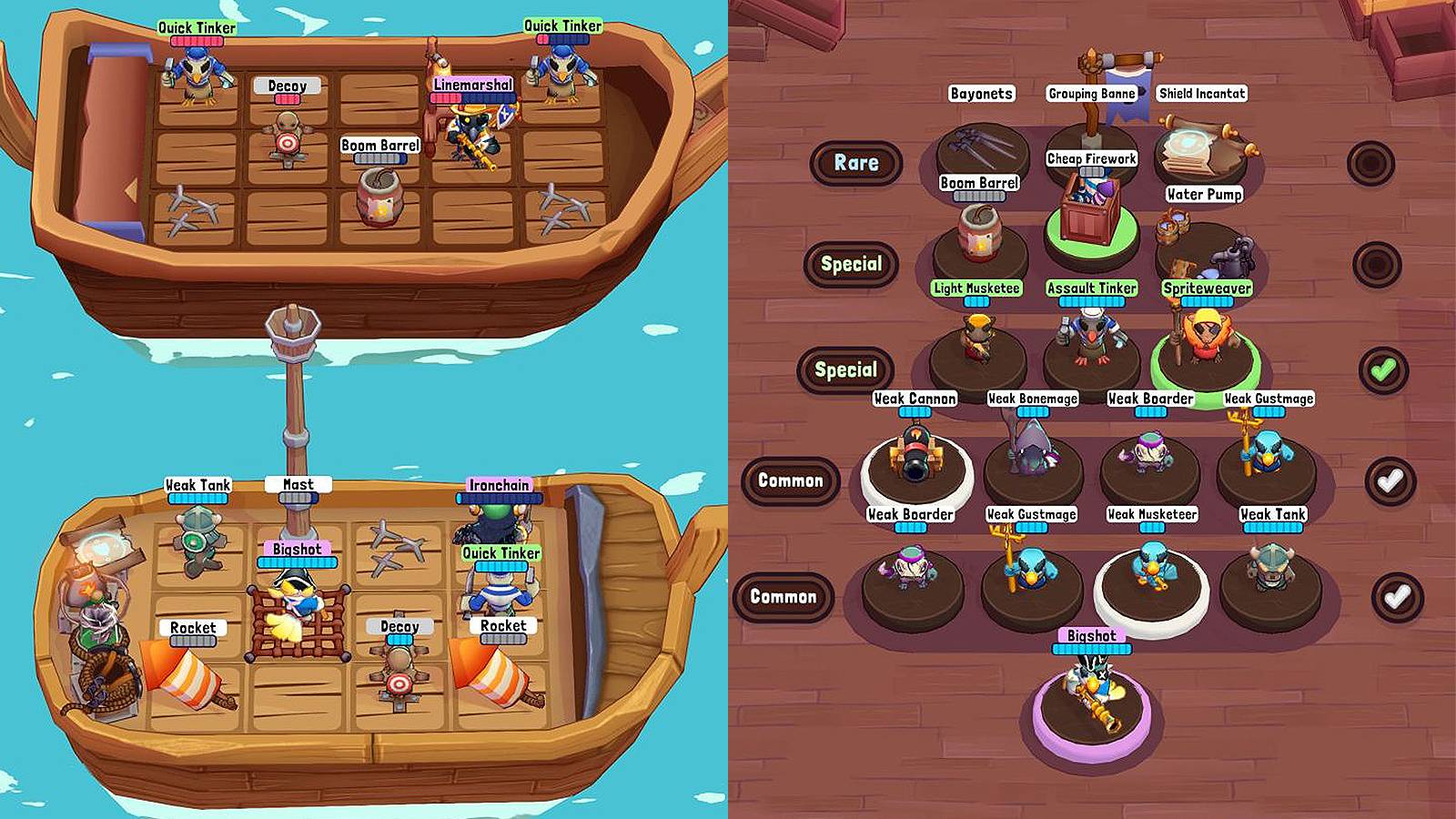Select the Weak Cannon unit

coord(915,455)
